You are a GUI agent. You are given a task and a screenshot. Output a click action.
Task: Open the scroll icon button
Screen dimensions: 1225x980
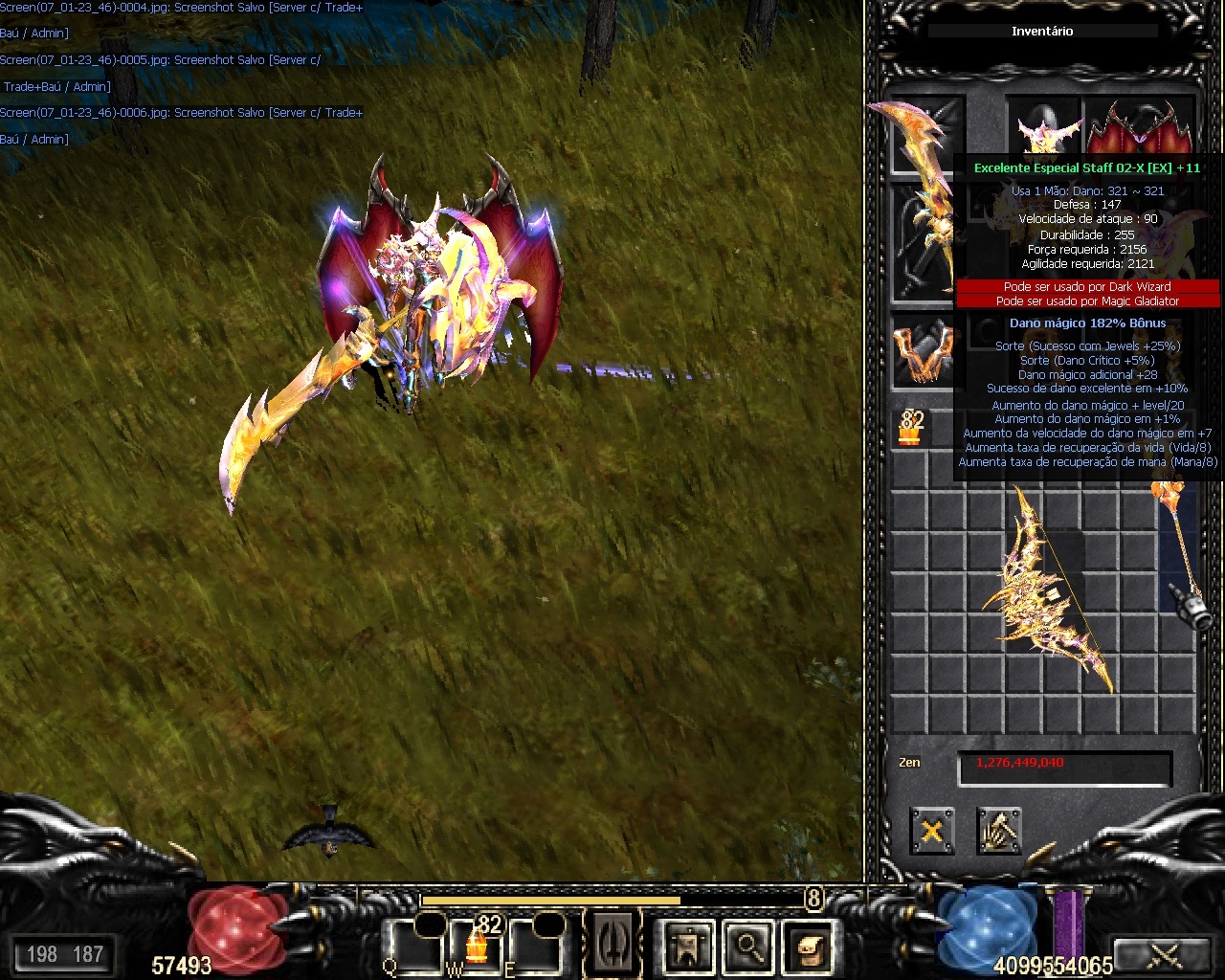click(808, 947)
